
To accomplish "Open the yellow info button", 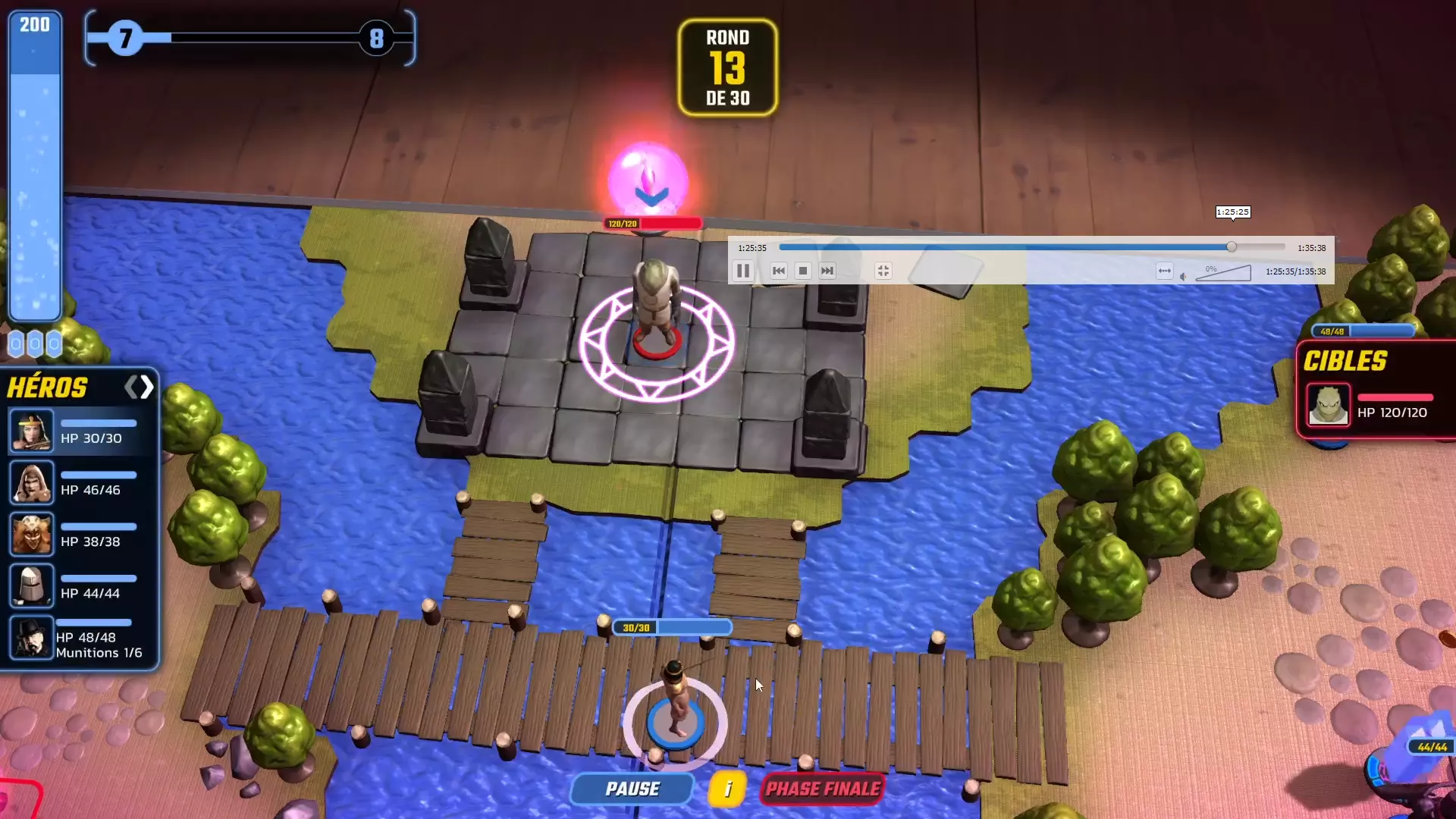I will 727,789.
